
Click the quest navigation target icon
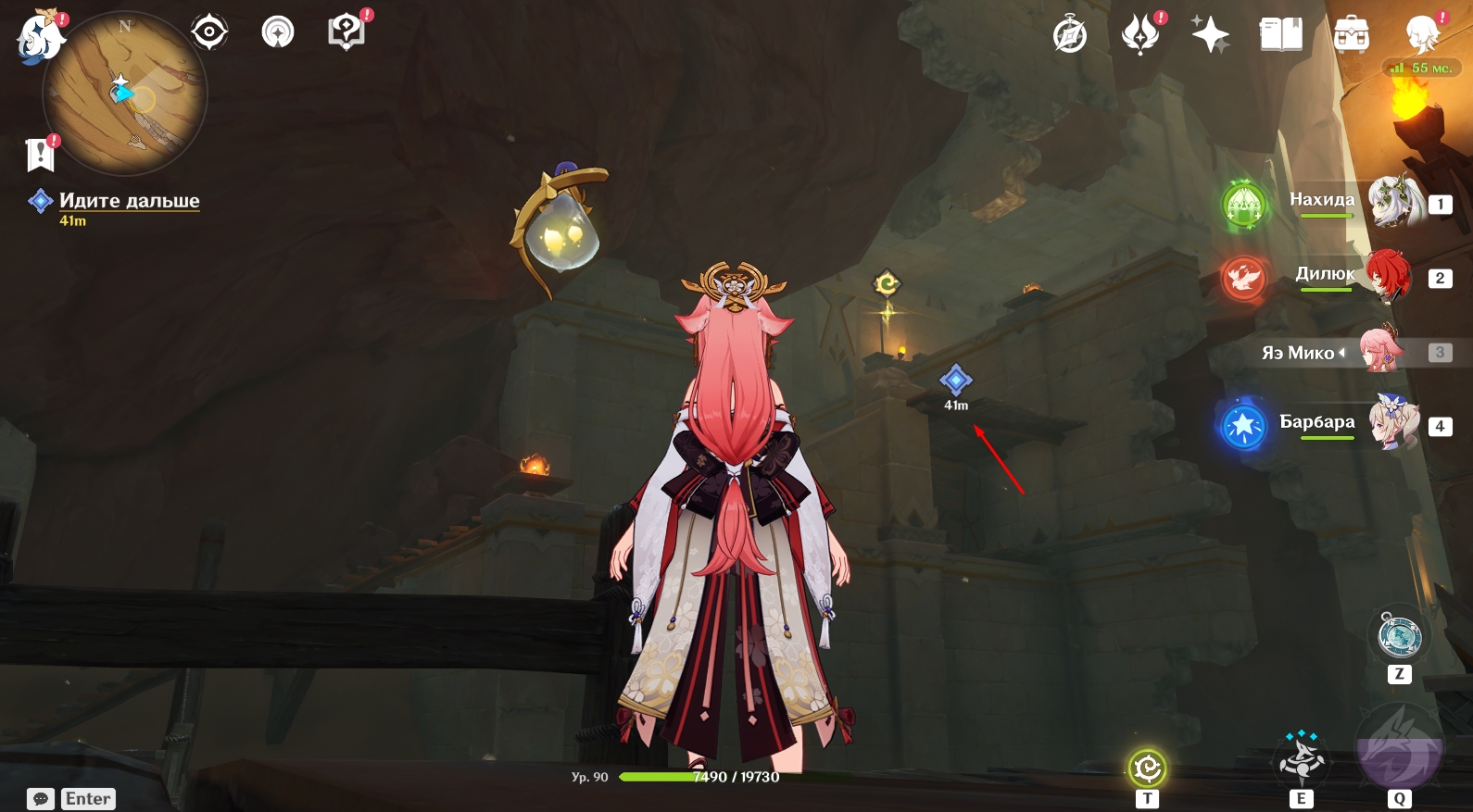pyautogui.click(x=209, y=32)
